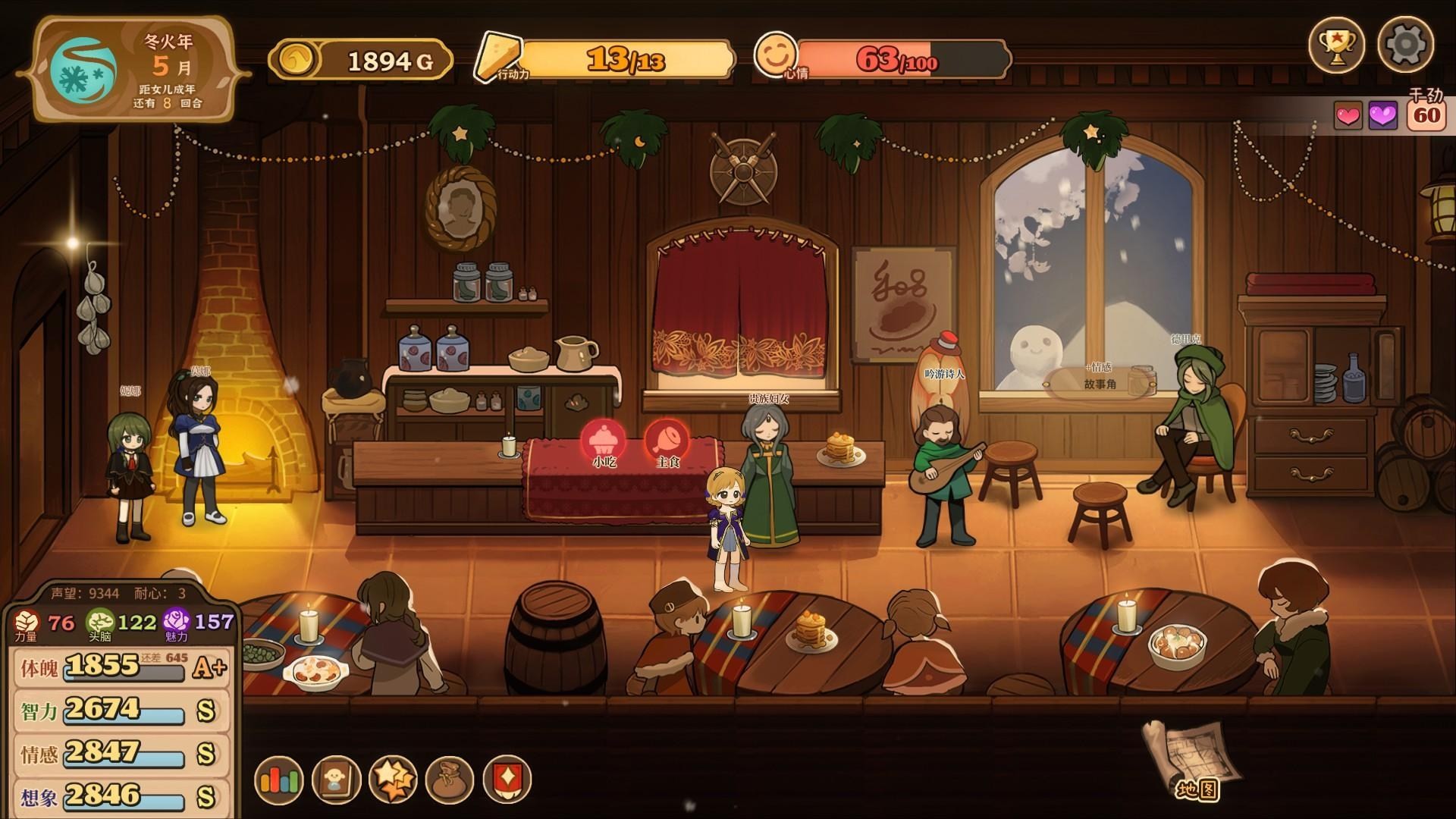Open the colored bar chart stats
Screen dimensions: 1456x819
tap(280, 780)
